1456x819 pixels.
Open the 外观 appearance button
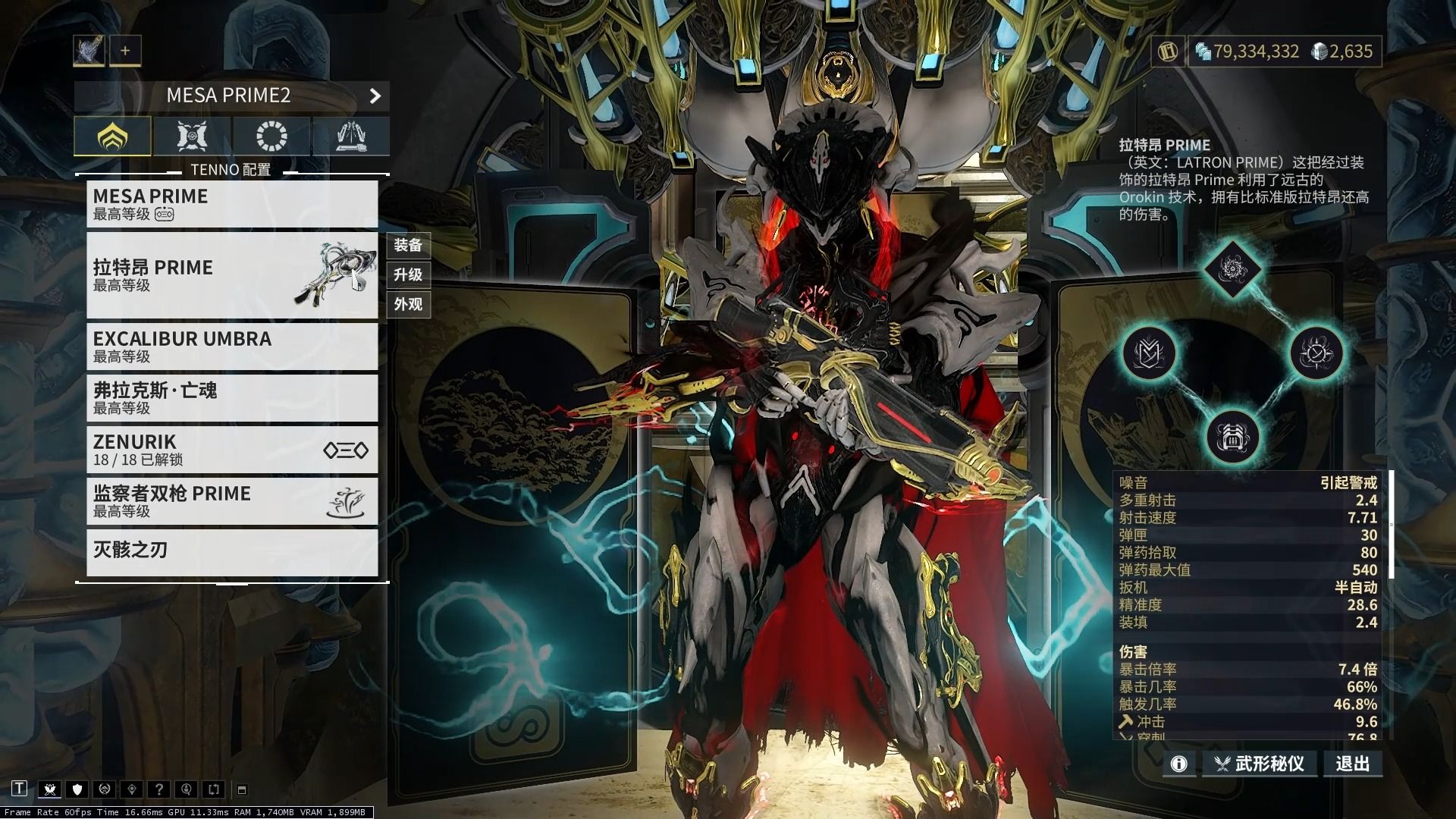pos(408,304)
